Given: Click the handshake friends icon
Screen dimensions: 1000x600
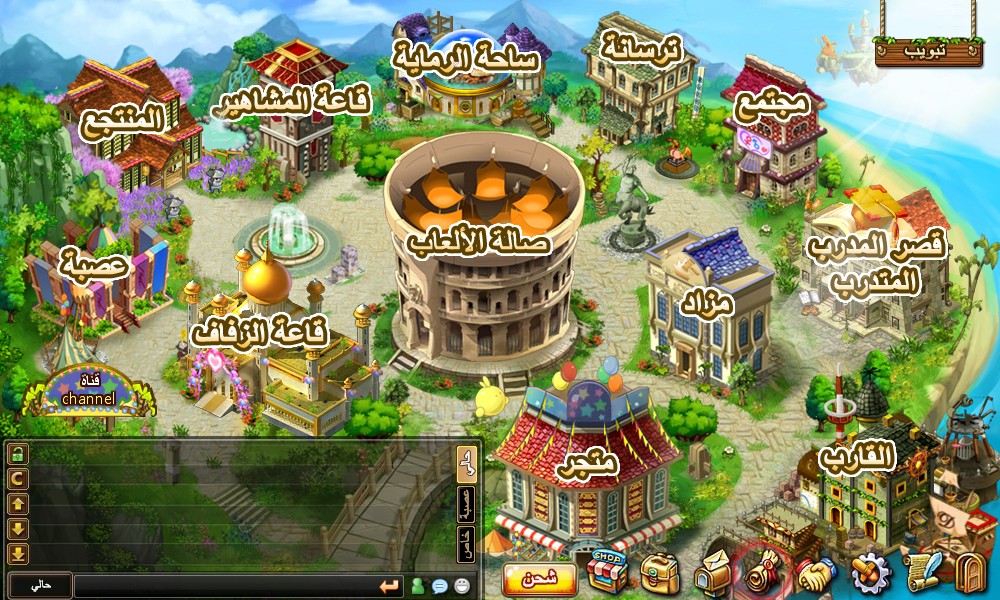Looking at the screenshot, I should click(816, 574).
